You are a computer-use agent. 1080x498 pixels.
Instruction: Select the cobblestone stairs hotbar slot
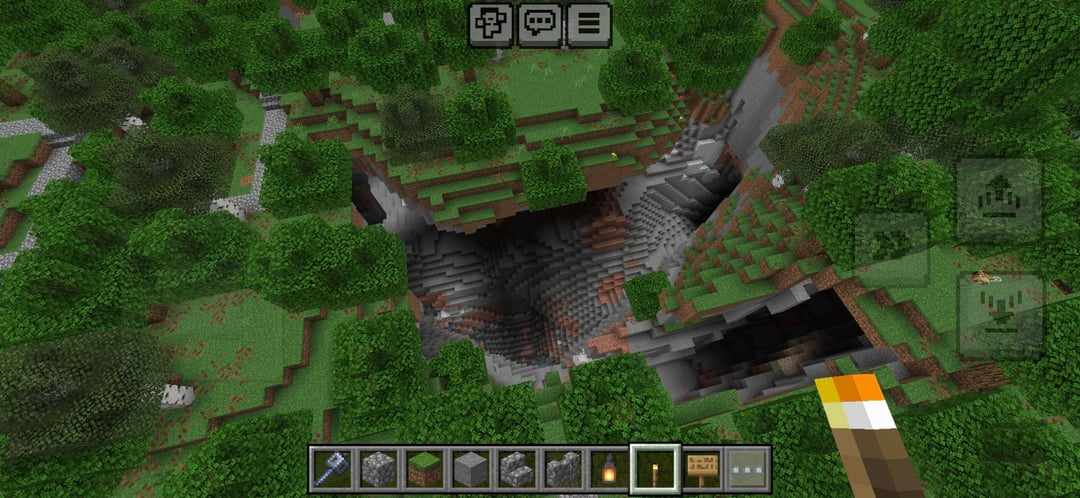click(516, 468)
